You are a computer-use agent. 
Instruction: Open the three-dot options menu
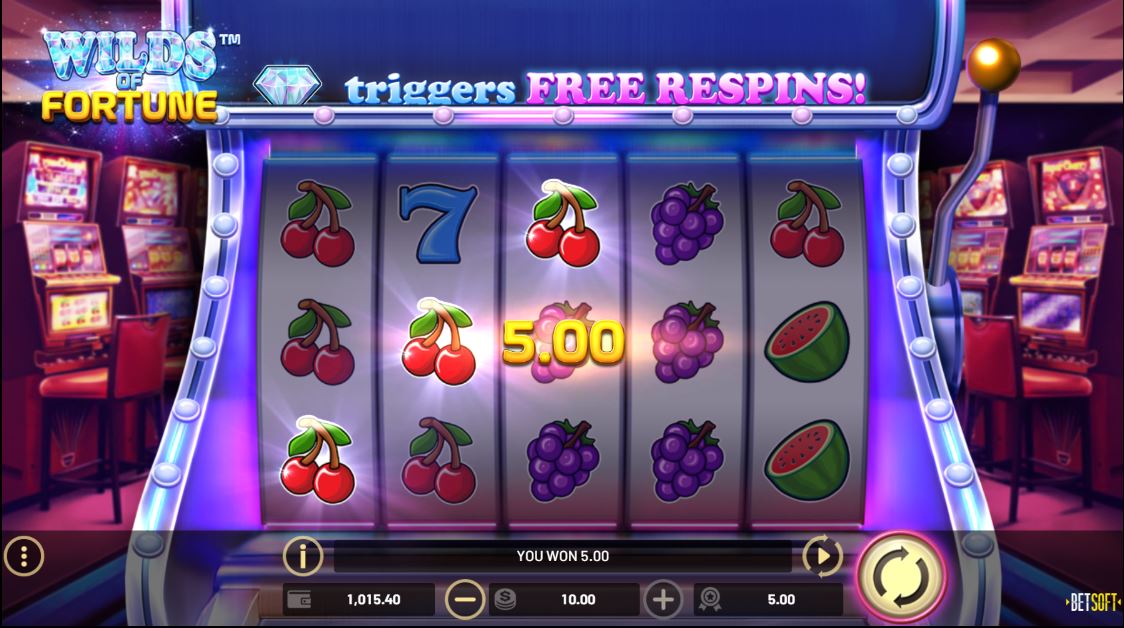point(24,556)
